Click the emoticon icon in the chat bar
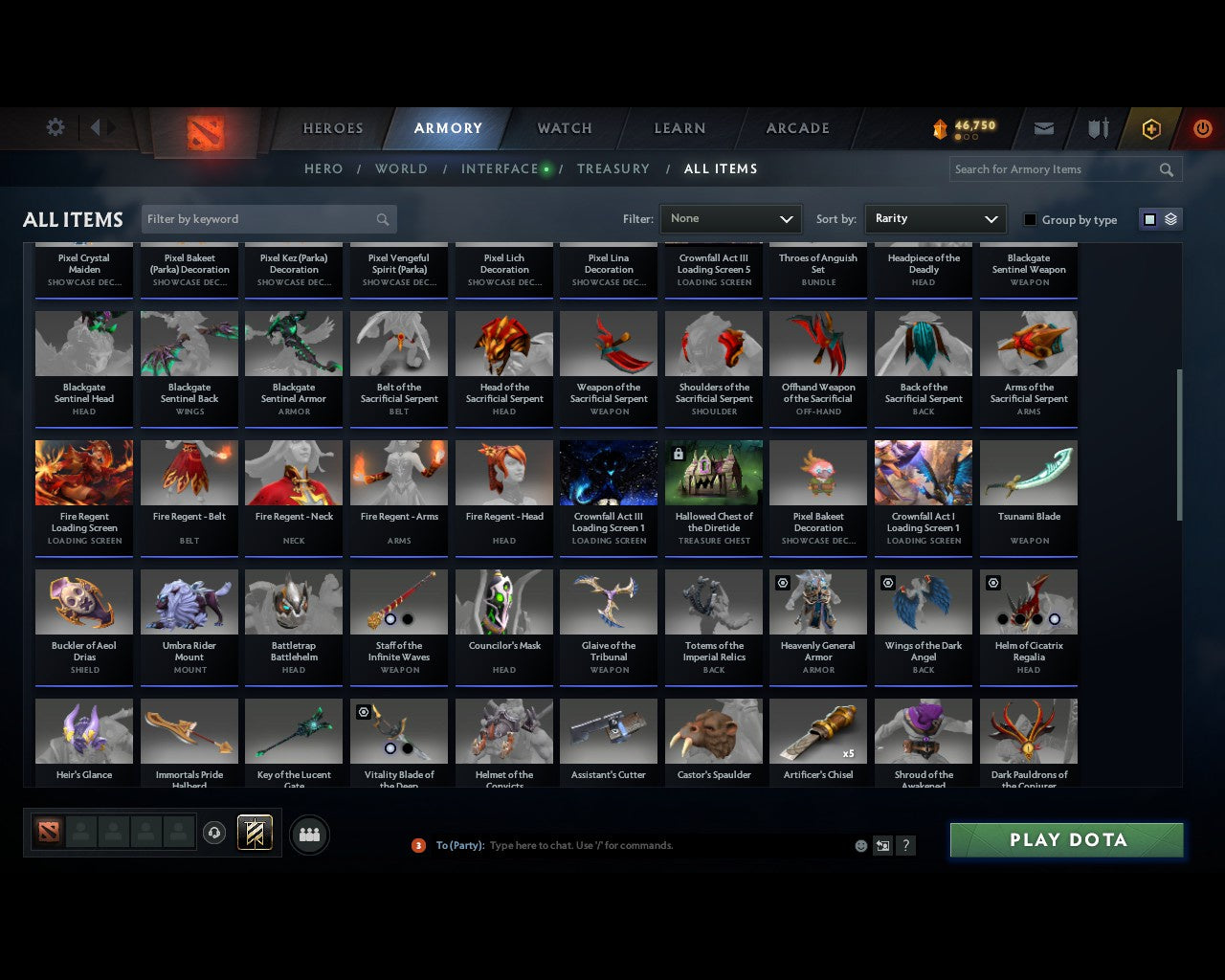Image resolution: width=1225 pixels, height=980 pixels. [860, 846]
